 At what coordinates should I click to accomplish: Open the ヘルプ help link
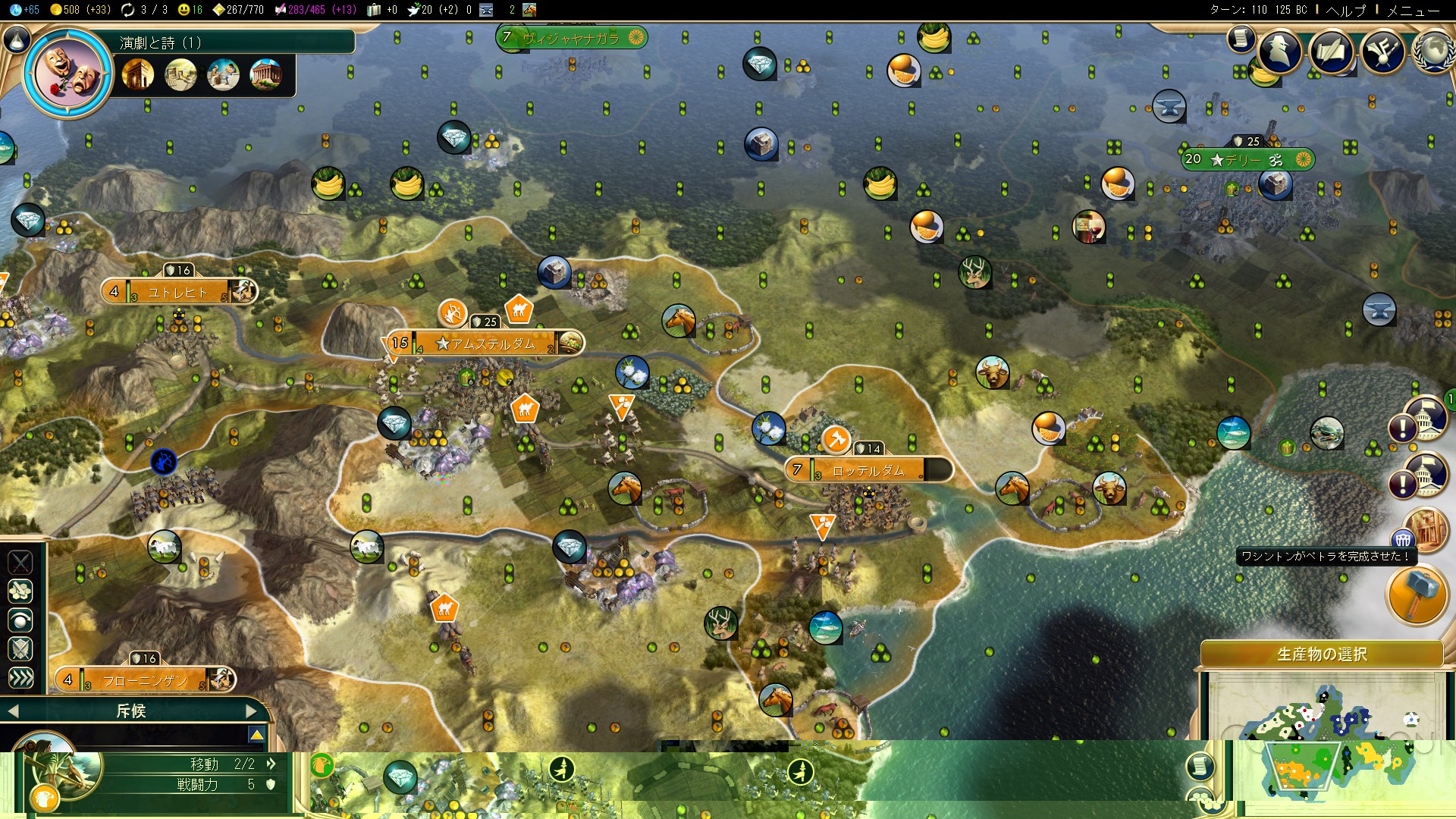pos(1345,11)
